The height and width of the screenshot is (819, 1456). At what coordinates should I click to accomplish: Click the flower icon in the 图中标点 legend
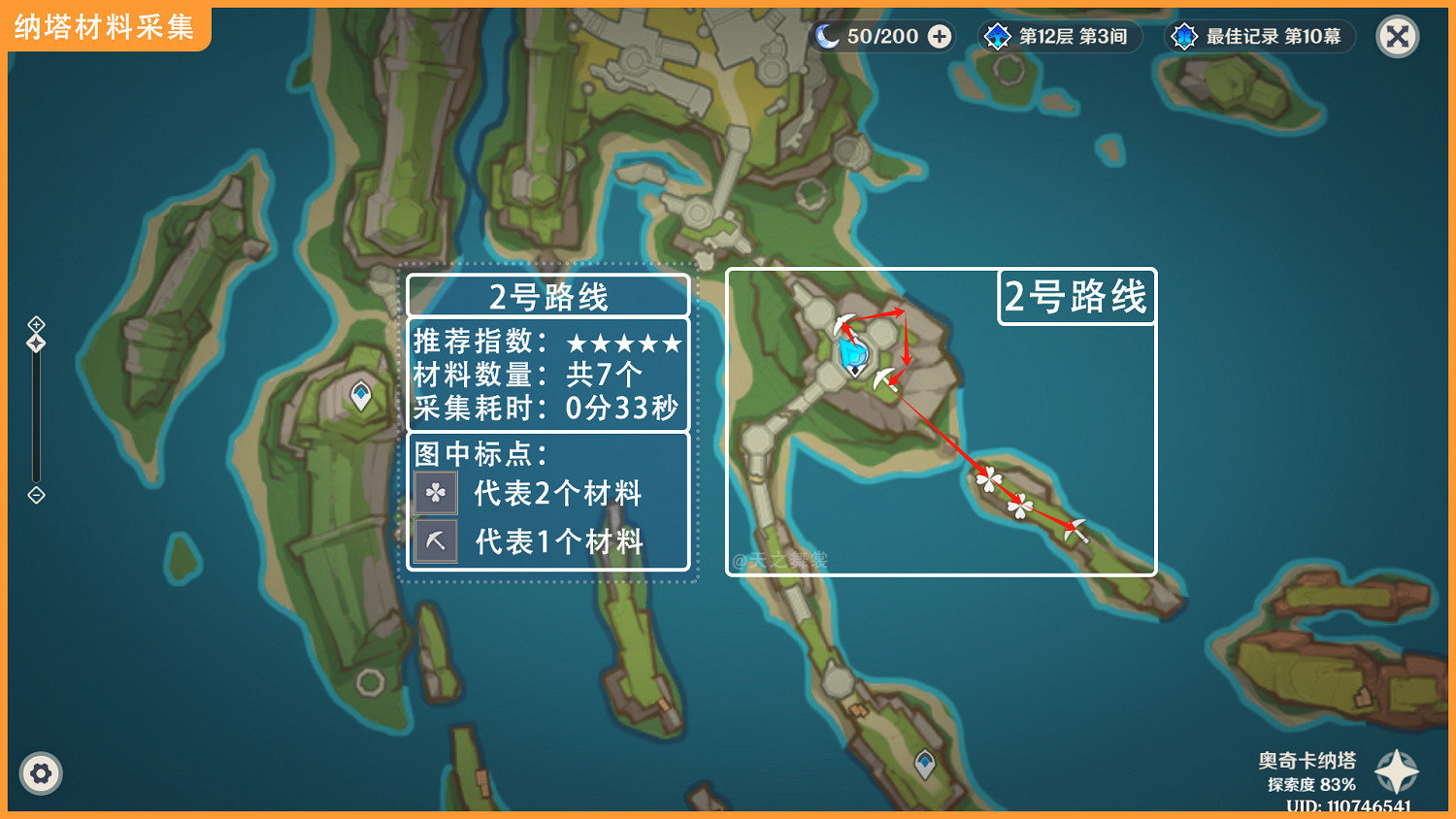coord(435,493)
